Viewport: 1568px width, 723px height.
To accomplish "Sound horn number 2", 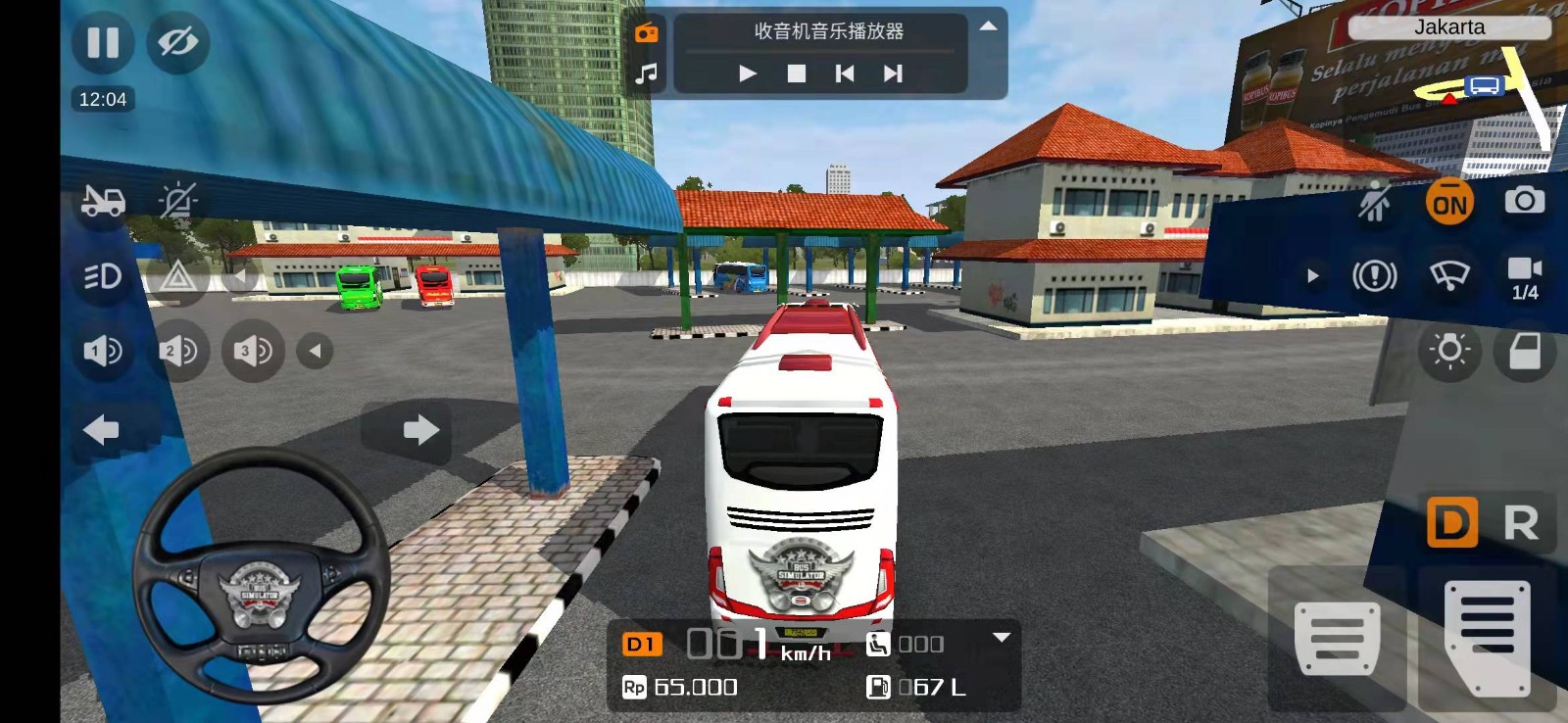I will tap(177, 351).
